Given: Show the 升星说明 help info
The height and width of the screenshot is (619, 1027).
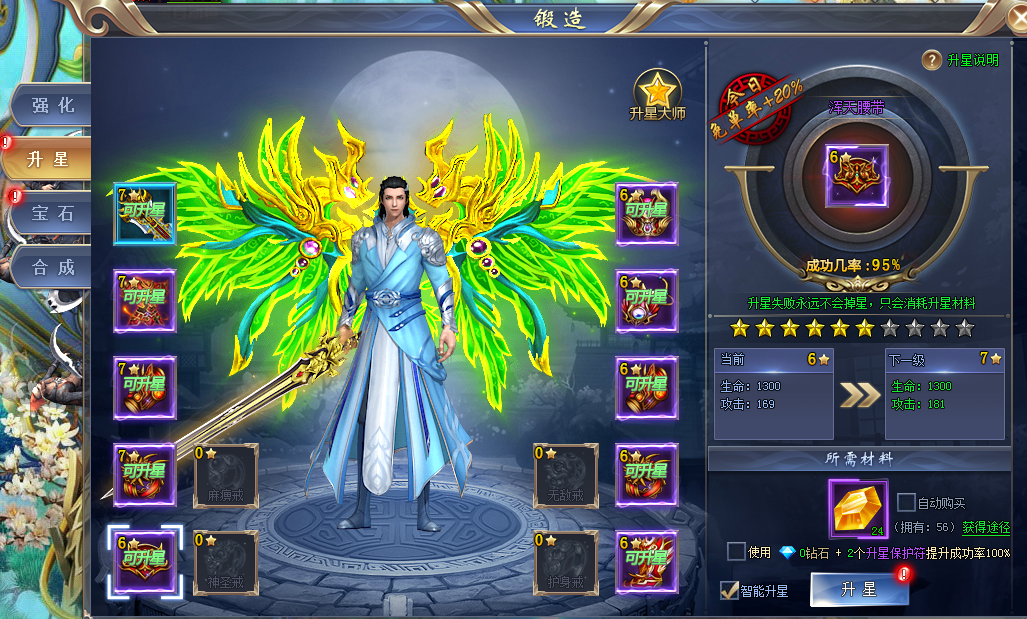Looking at the screenshot, I should [960, 60].
